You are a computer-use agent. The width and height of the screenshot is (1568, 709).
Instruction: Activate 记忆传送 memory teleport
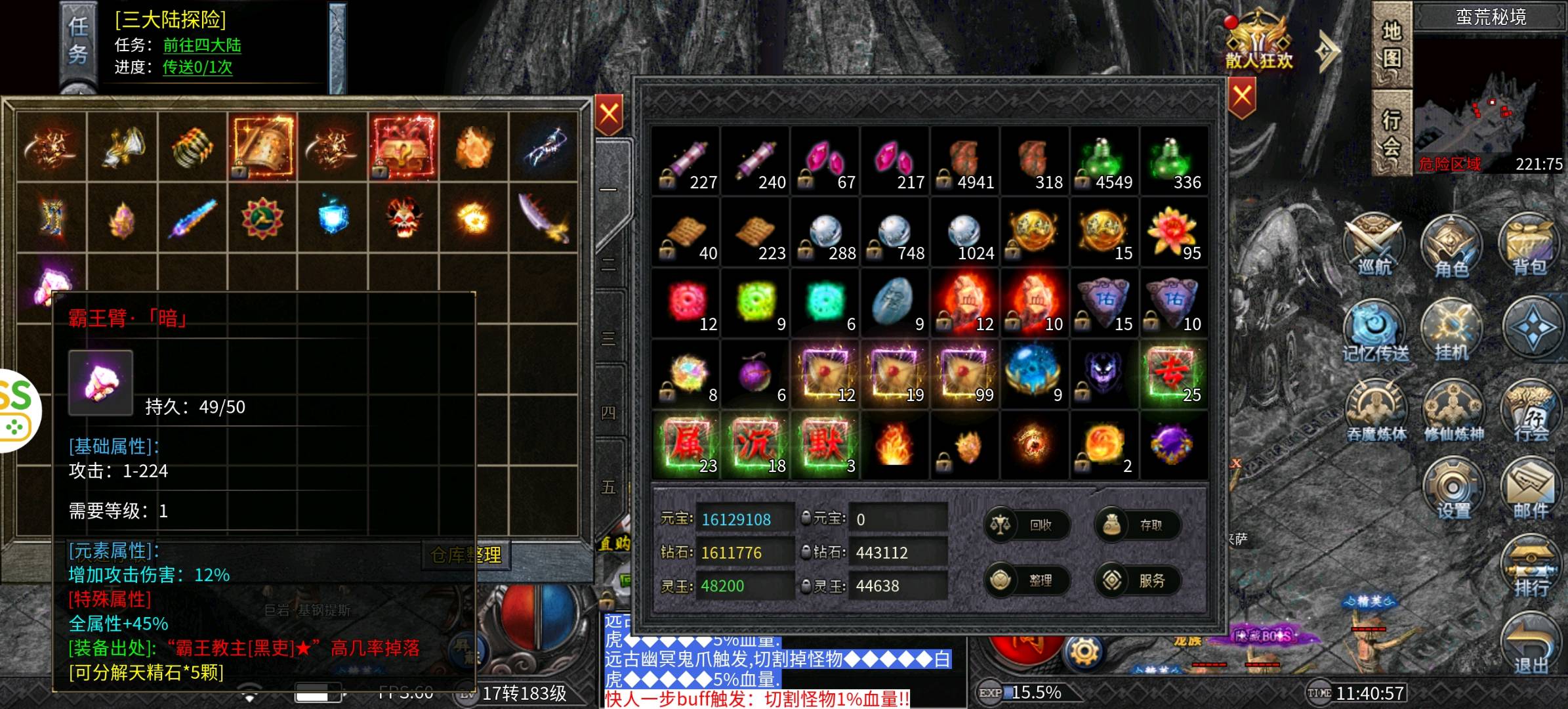pyautogui.click(x=1375, y=330)
